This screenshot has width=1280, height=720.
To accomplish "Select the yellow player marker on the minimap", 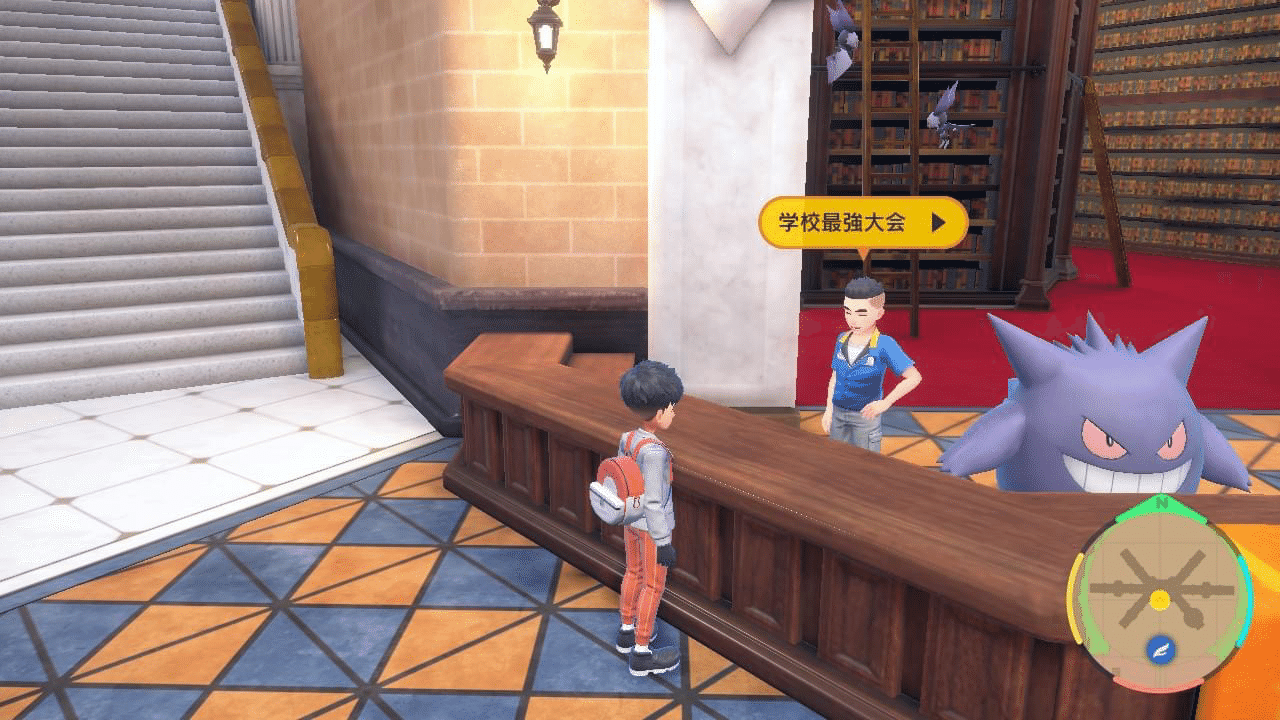I will (x=1158, y=600).
